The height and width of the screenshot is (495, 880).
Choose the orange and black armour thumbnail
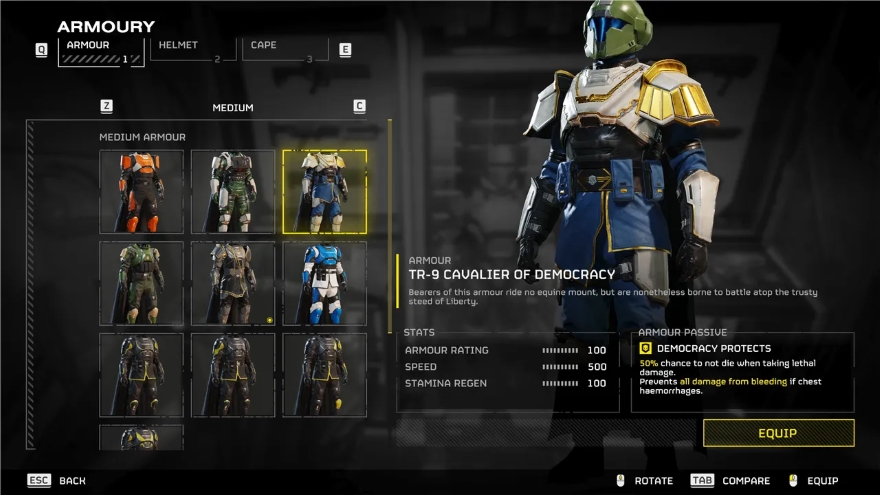coord(141,191)
